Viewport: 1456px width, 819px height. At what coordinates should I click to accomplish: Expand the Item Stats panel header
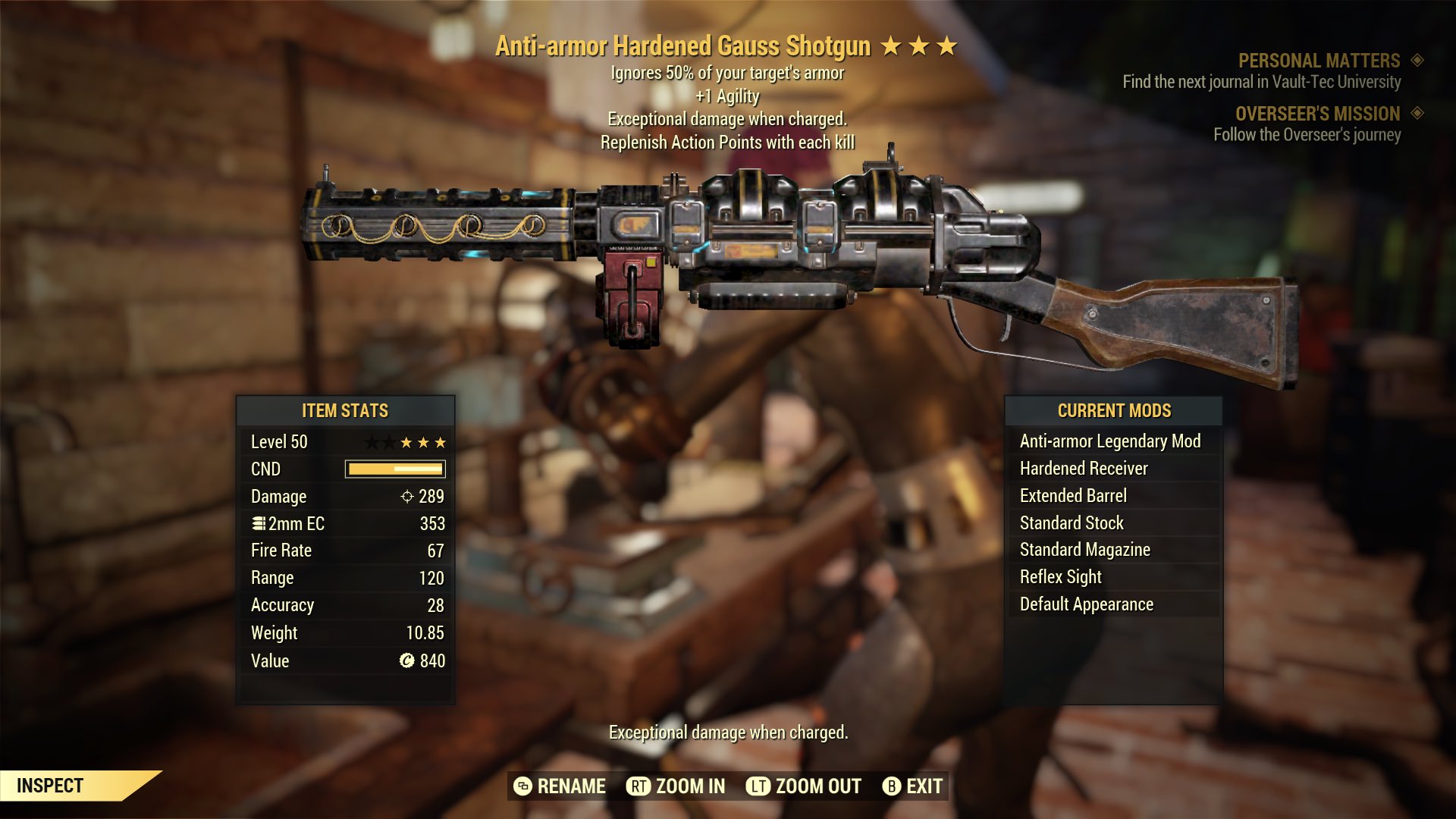click(345, 411)
